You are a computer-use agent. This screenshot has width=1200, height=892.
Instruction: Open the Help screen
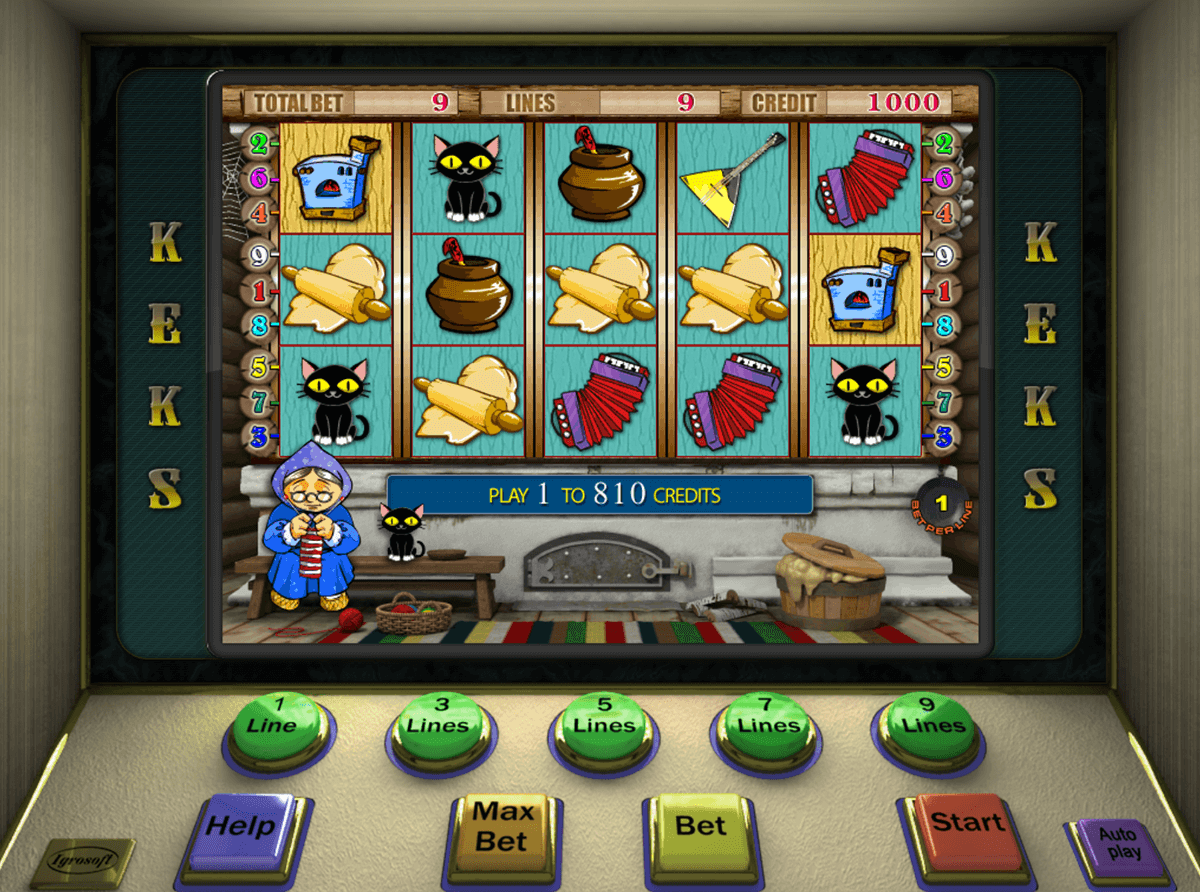click(243, 829)
